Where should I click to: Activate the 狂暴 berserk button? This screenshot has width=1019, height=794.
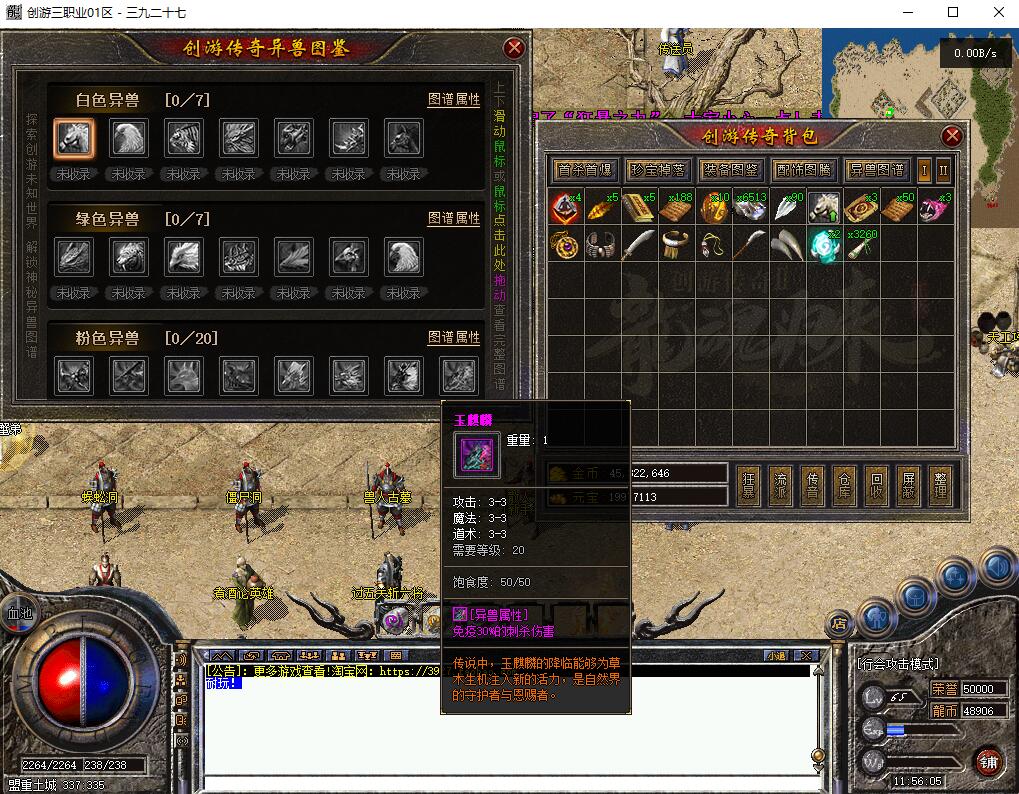pos(748,484)
